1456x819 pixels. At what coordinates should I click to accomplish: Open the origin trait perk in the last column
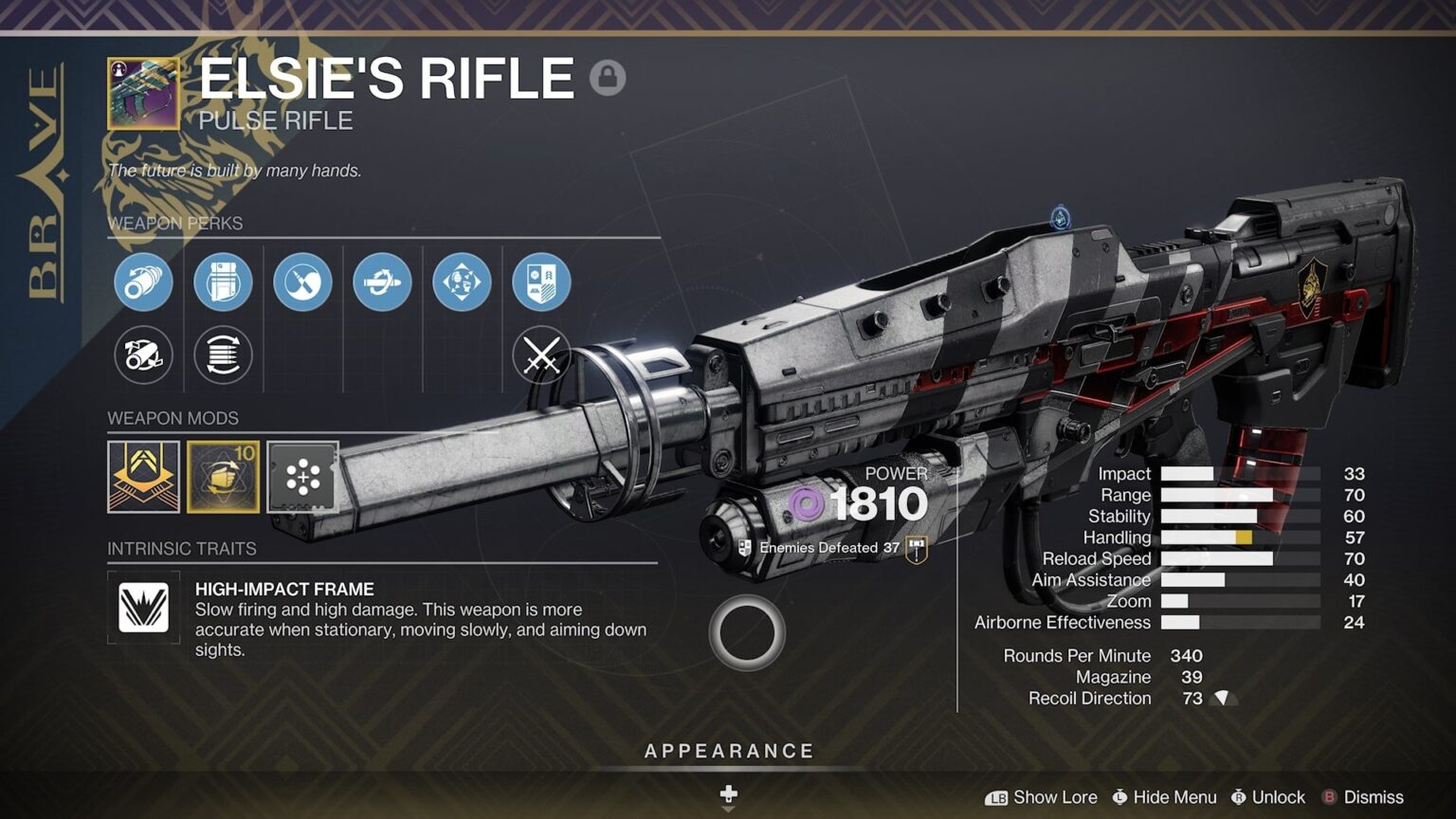click(x=540, y=282)
